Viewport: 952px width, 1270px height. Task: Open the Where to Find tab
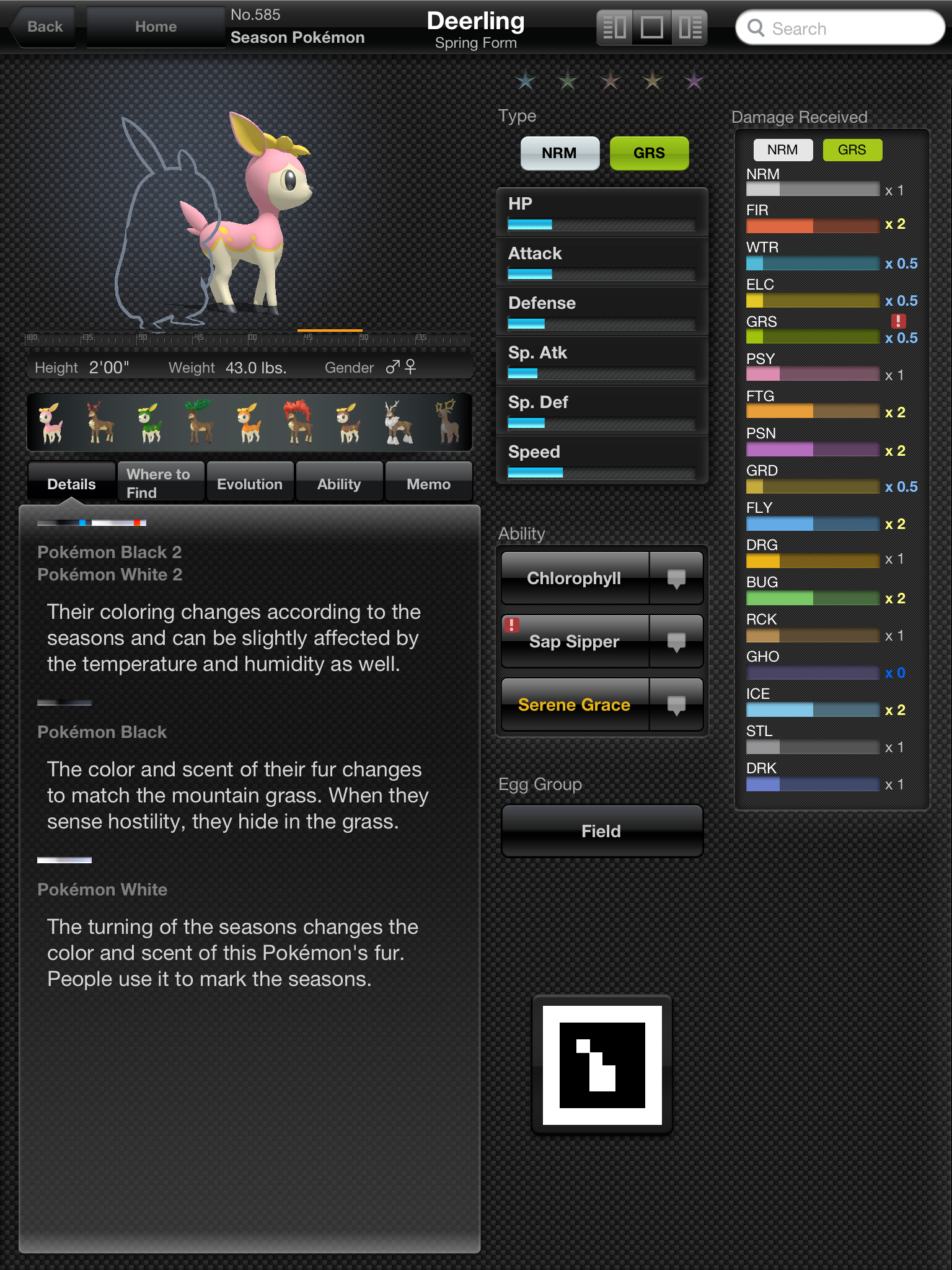[160, 481]
